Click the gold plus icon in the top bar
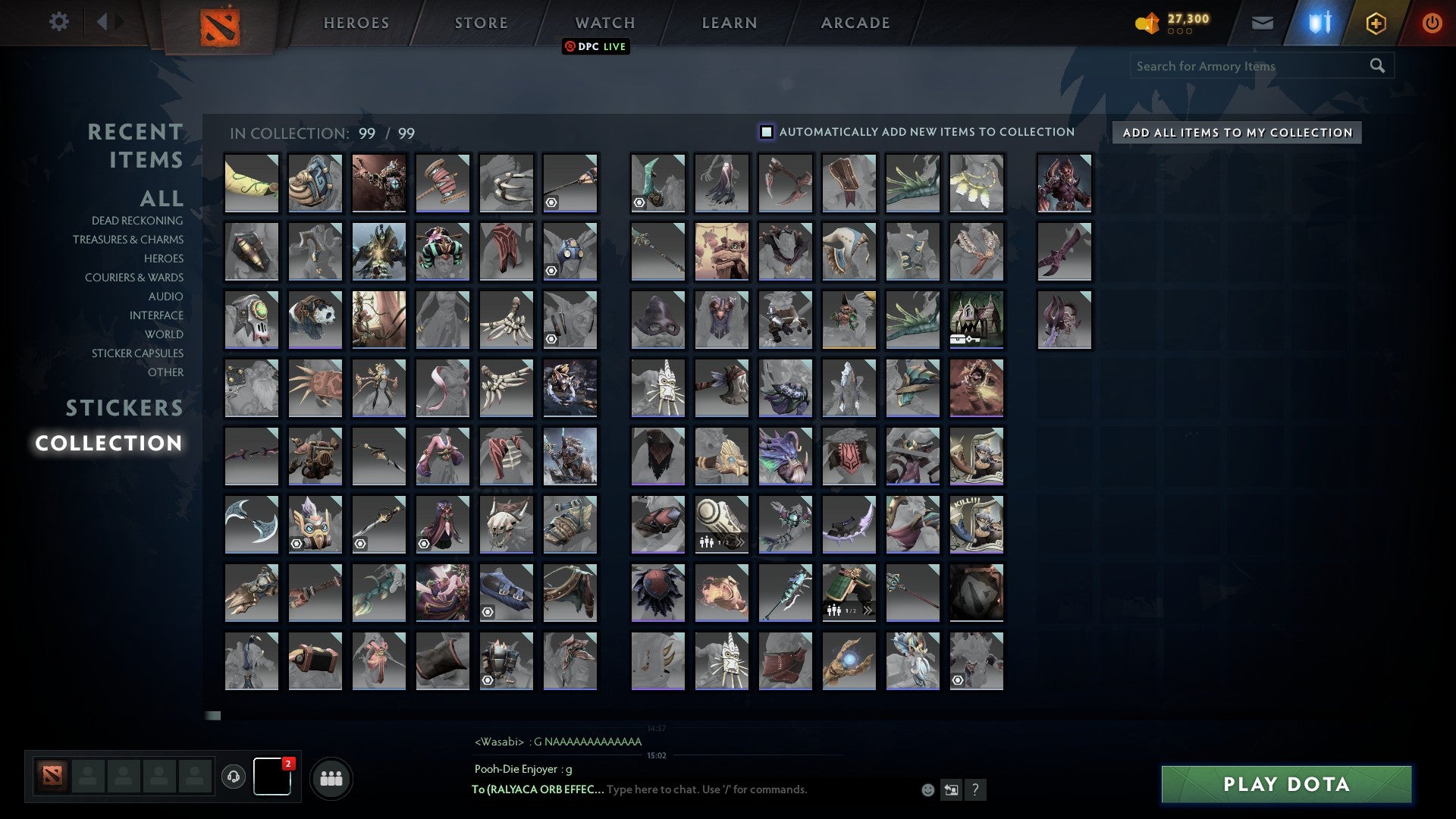Image resolution: width=1456 pixels, height=819 pixels. pos(1376,22)
